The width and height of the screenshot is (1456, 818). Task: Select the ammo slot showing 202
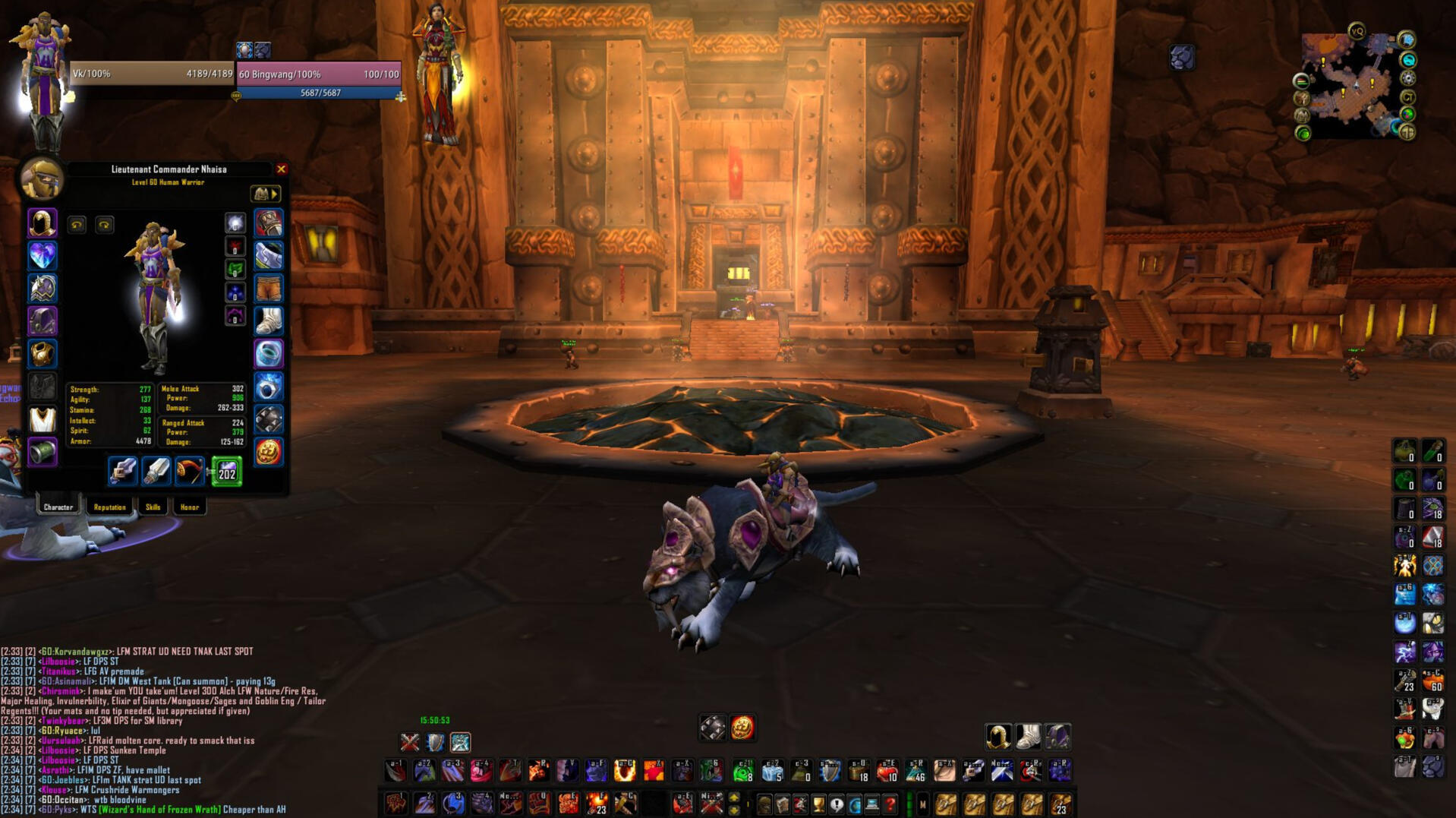coord(226,472)
